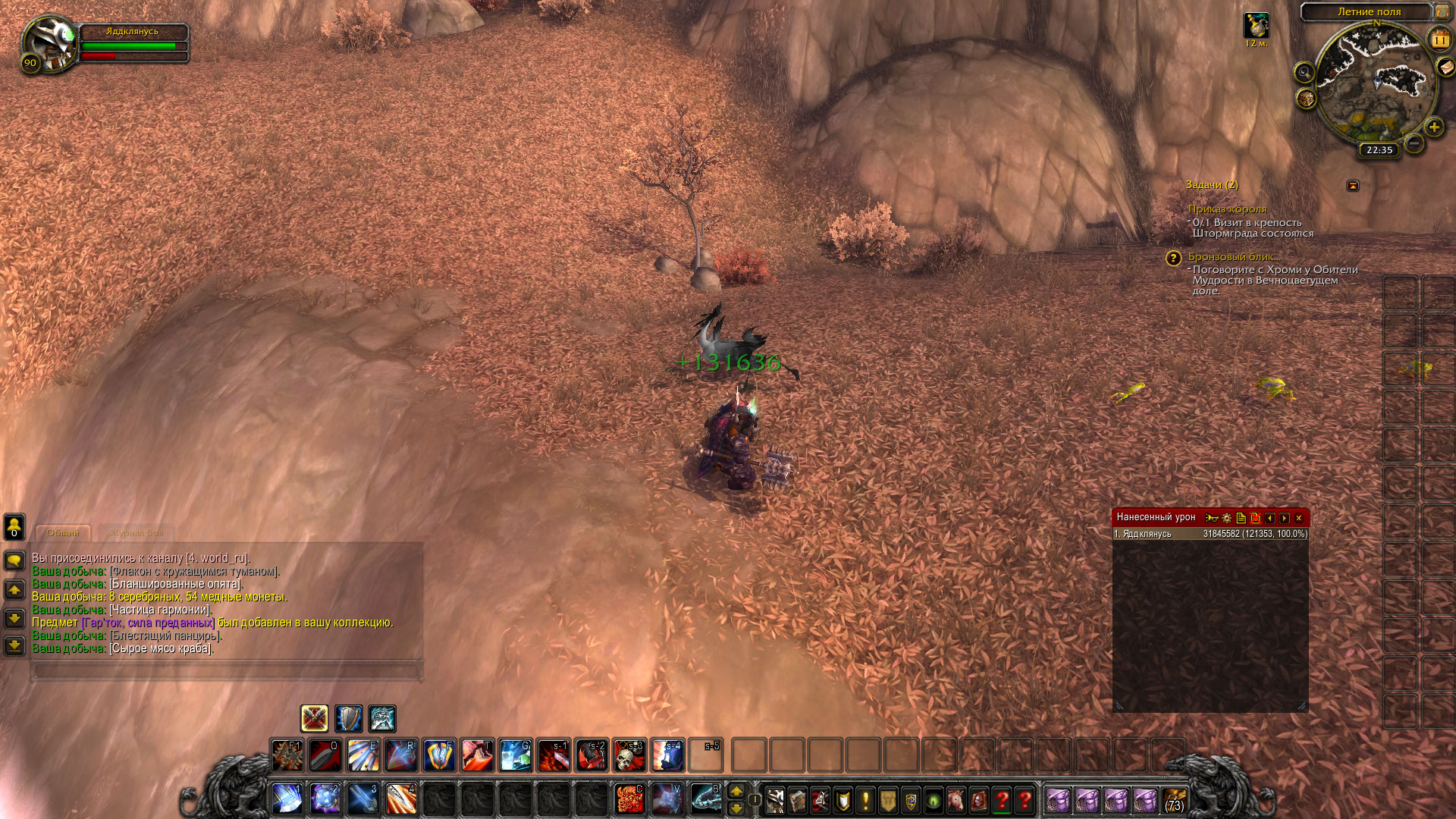Activate the crossed maces stance button
This screenshot has width=1456, height=819.
(x=314, y=717)
